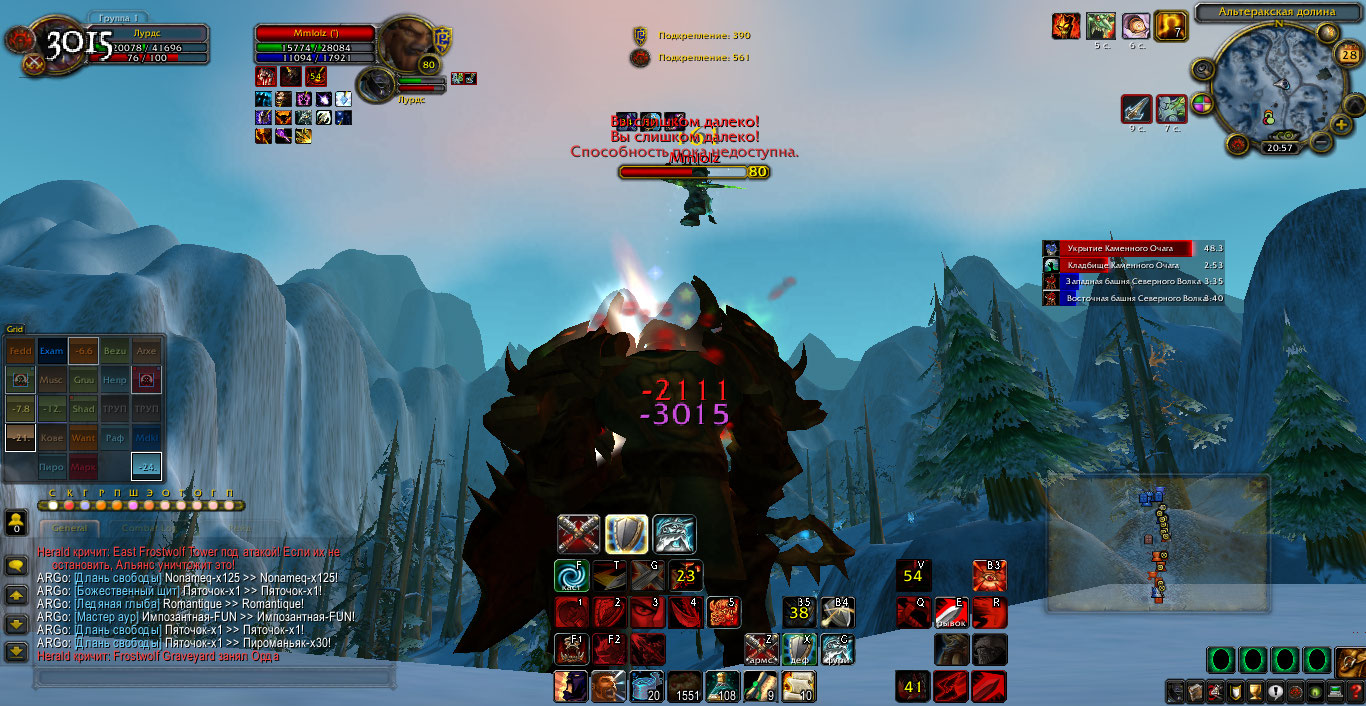
Task: Switch to Berserker Stance icon
Action: pyautogui.click(x=673, y=534)
